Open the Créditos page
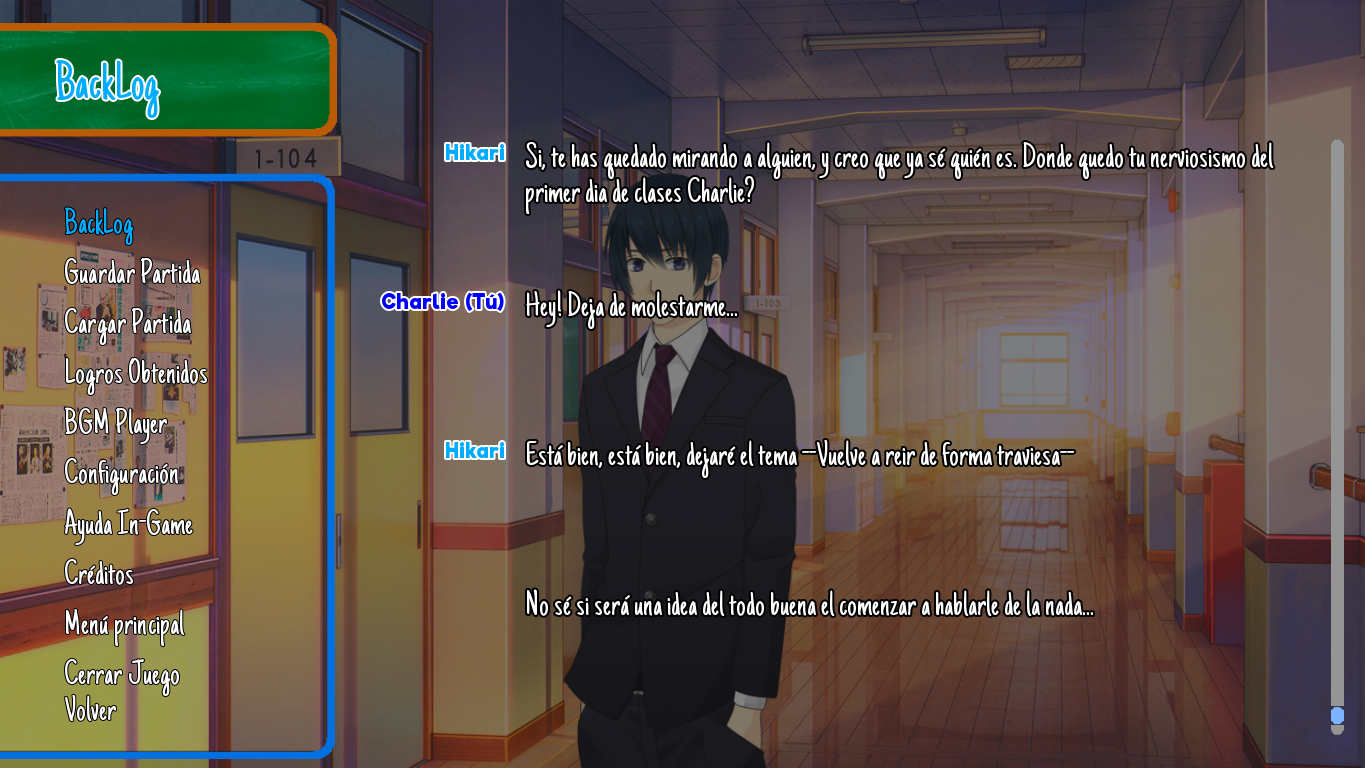1365x768 pixels. point(99,574)
